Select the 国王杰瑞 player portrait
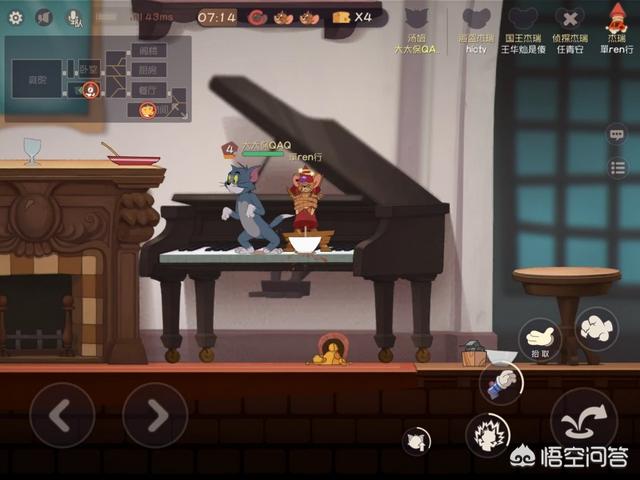This screenshot has height=480, width=640. coord(523,20)
